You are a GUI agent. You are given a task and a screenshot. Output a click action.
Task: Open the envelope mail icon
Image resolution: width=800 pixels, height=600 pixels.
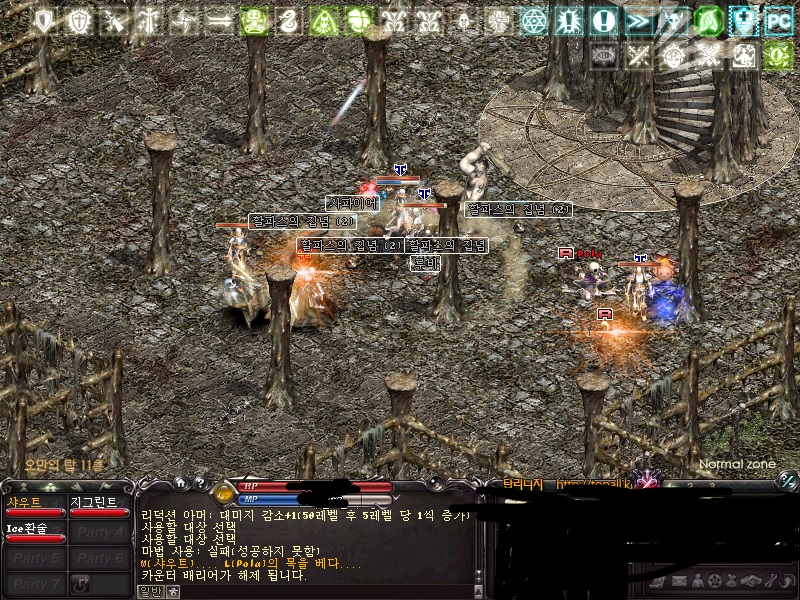pyautogui.click(x=680, y=581)
